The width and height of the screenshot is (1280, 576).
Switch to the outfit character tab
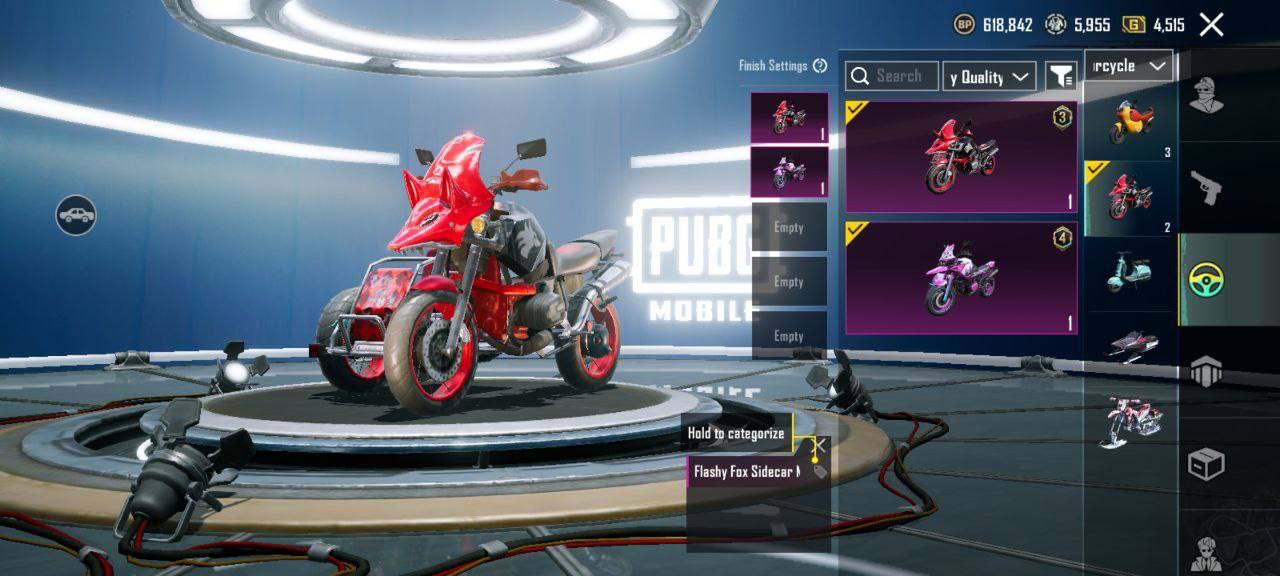(1206, 97)
